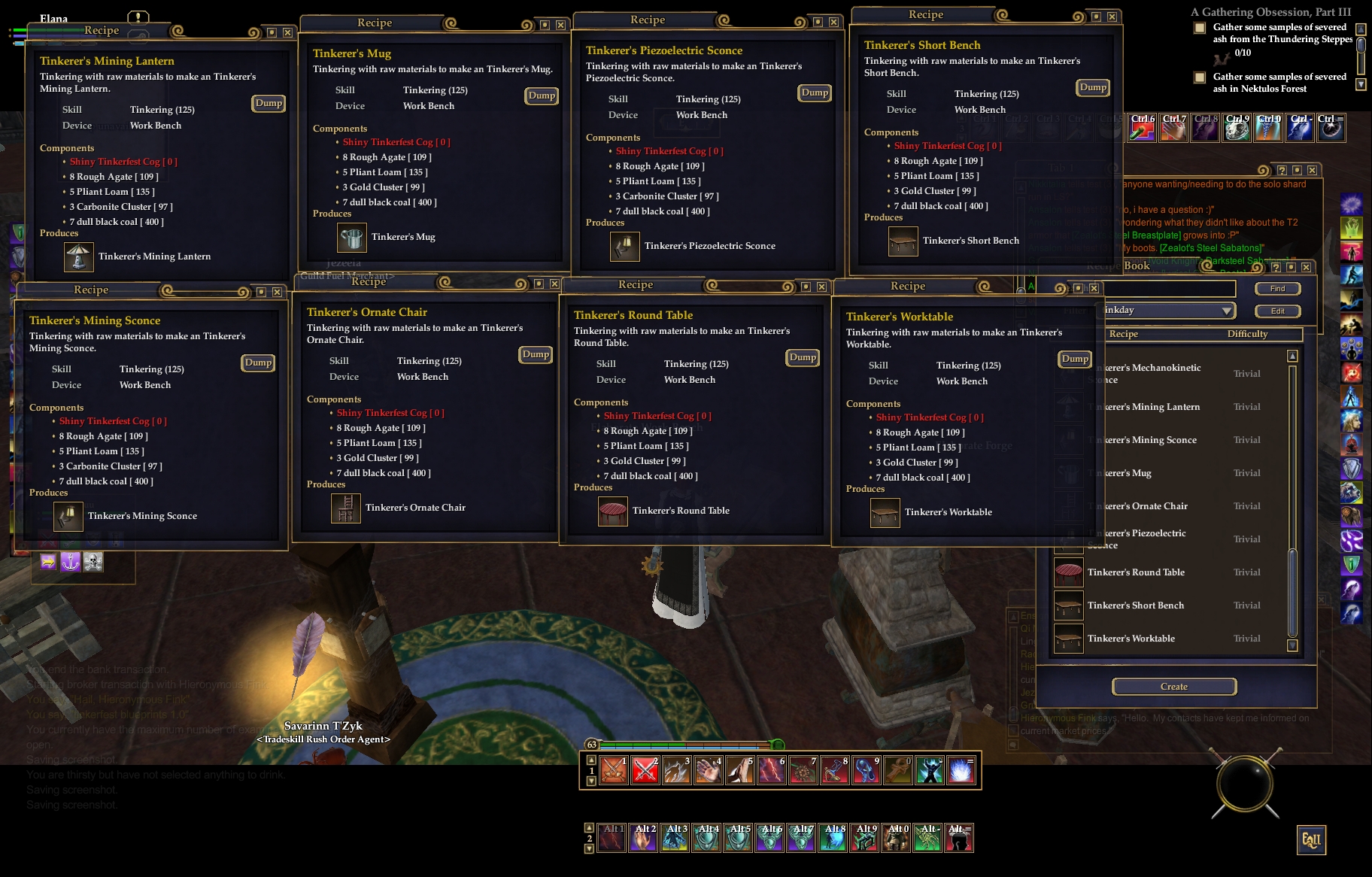Select Tinkerer's Short Bench in recipe list
Screen dimensions: 1372x877
[1136, 605]
